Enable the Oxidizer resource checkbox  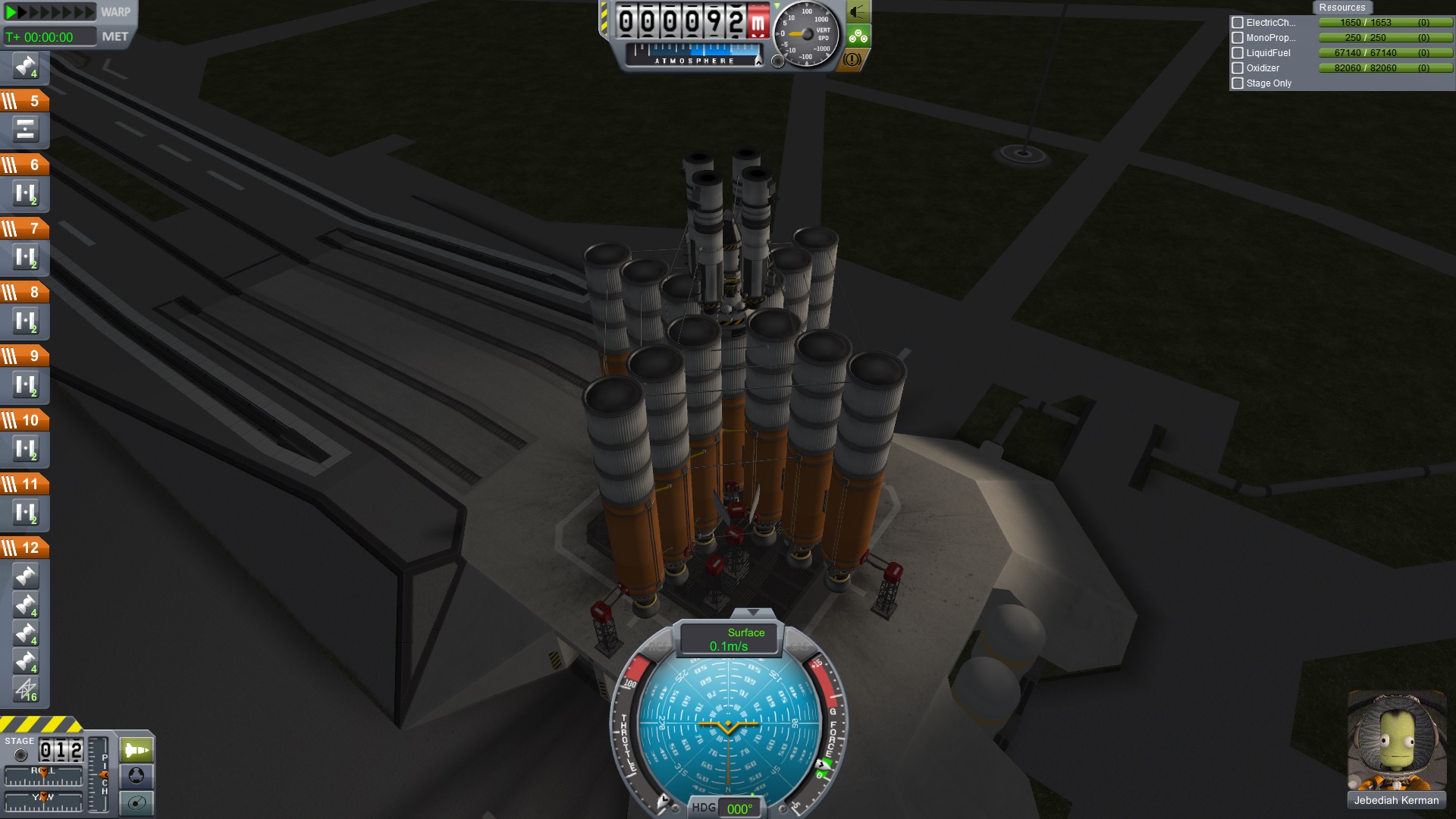pos(1238,68)
